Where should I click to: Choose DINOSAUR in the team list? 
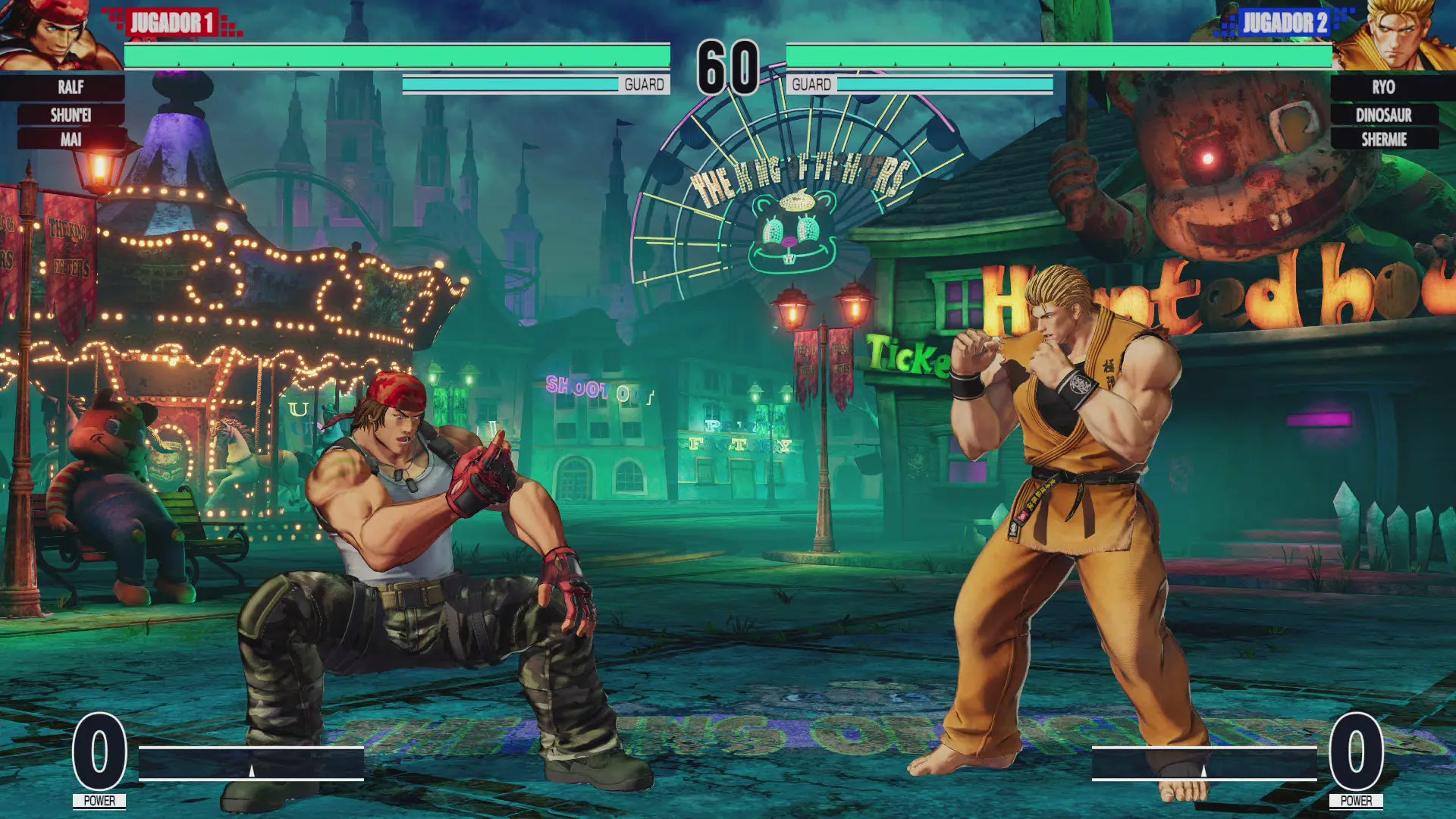1383,115
